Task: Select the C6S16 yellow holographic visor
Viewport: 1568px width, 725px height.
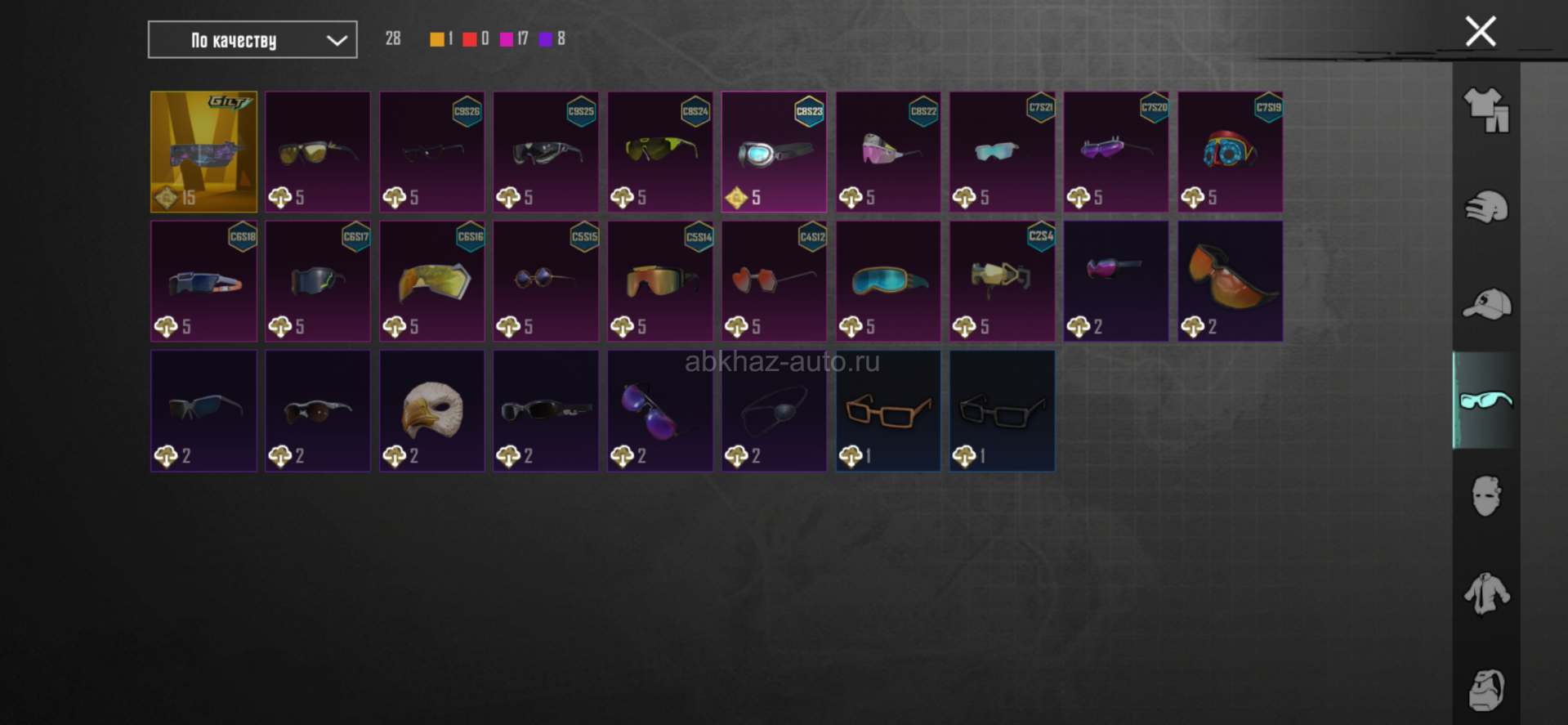Action: (x=431, y=280)
